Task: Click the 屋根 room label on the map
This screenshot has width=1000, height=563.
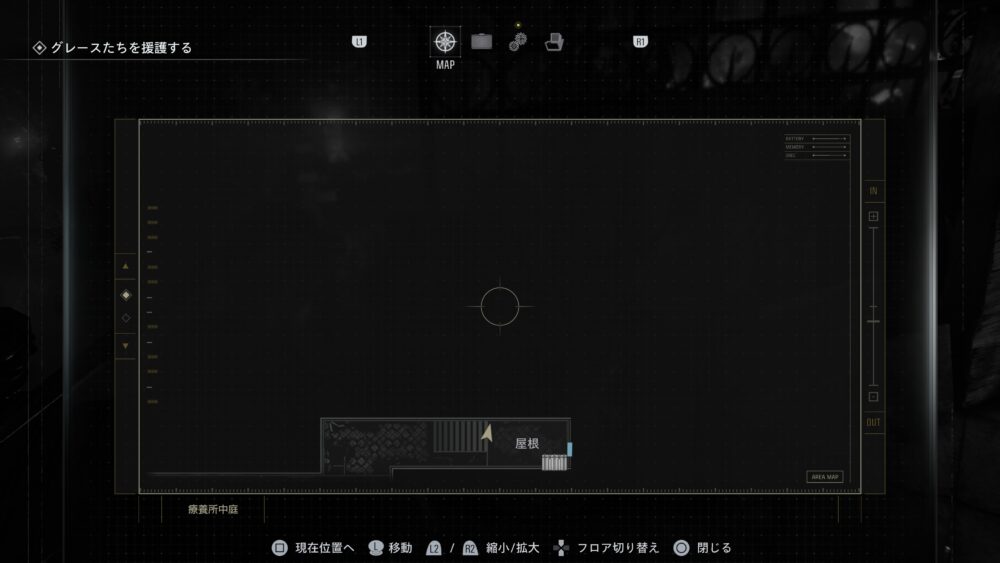Action: point(527,443)
